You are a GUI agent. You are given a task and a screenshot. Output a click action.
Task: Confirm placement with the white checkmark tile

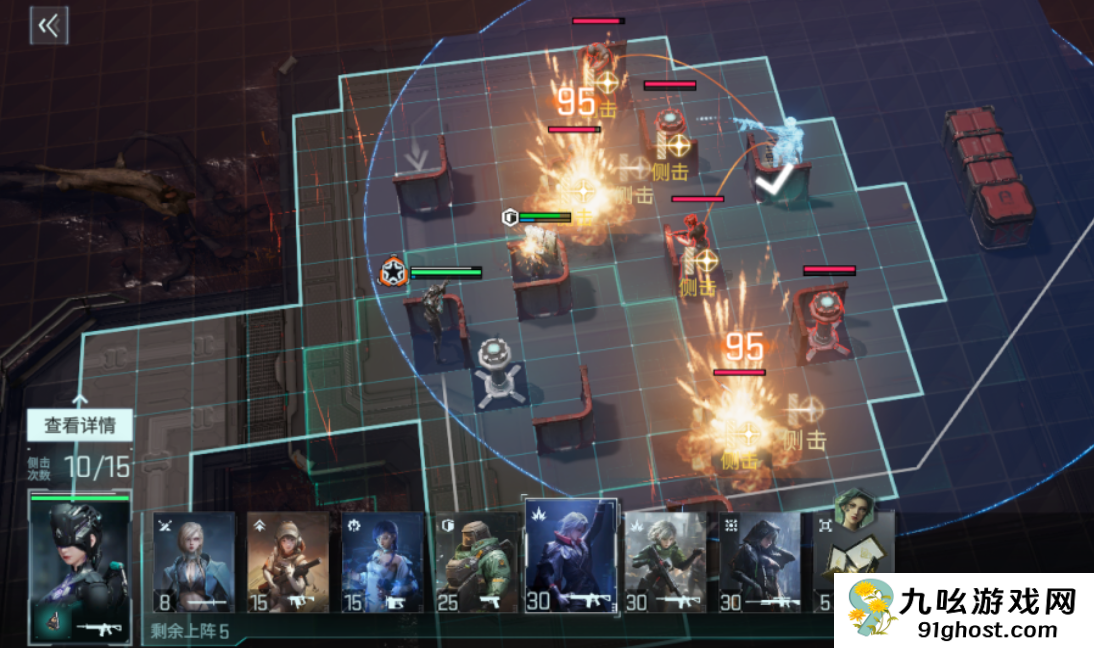(x=773, y=185)
